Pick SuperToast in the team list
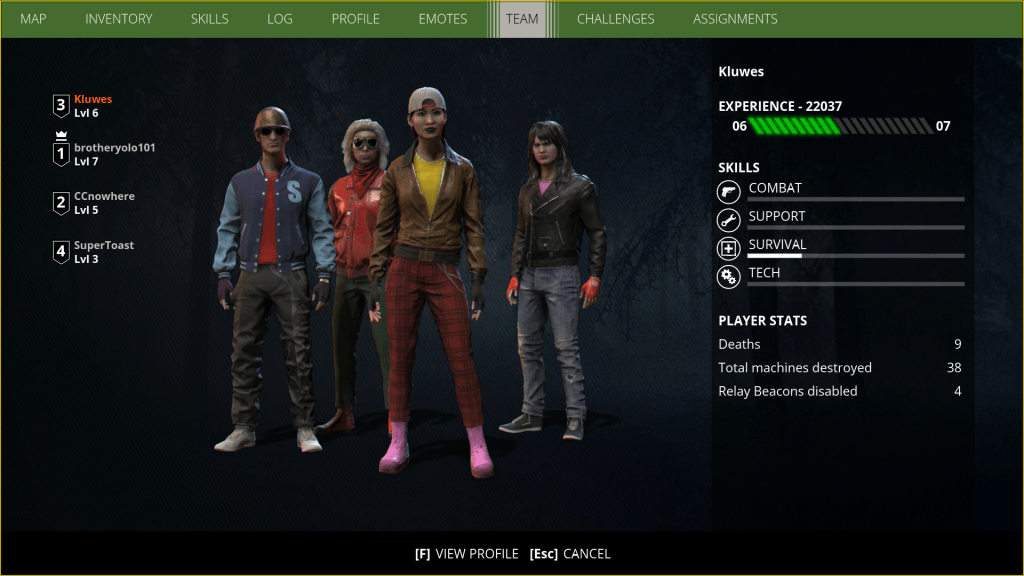1024x576 pixels. coord(103,252)
